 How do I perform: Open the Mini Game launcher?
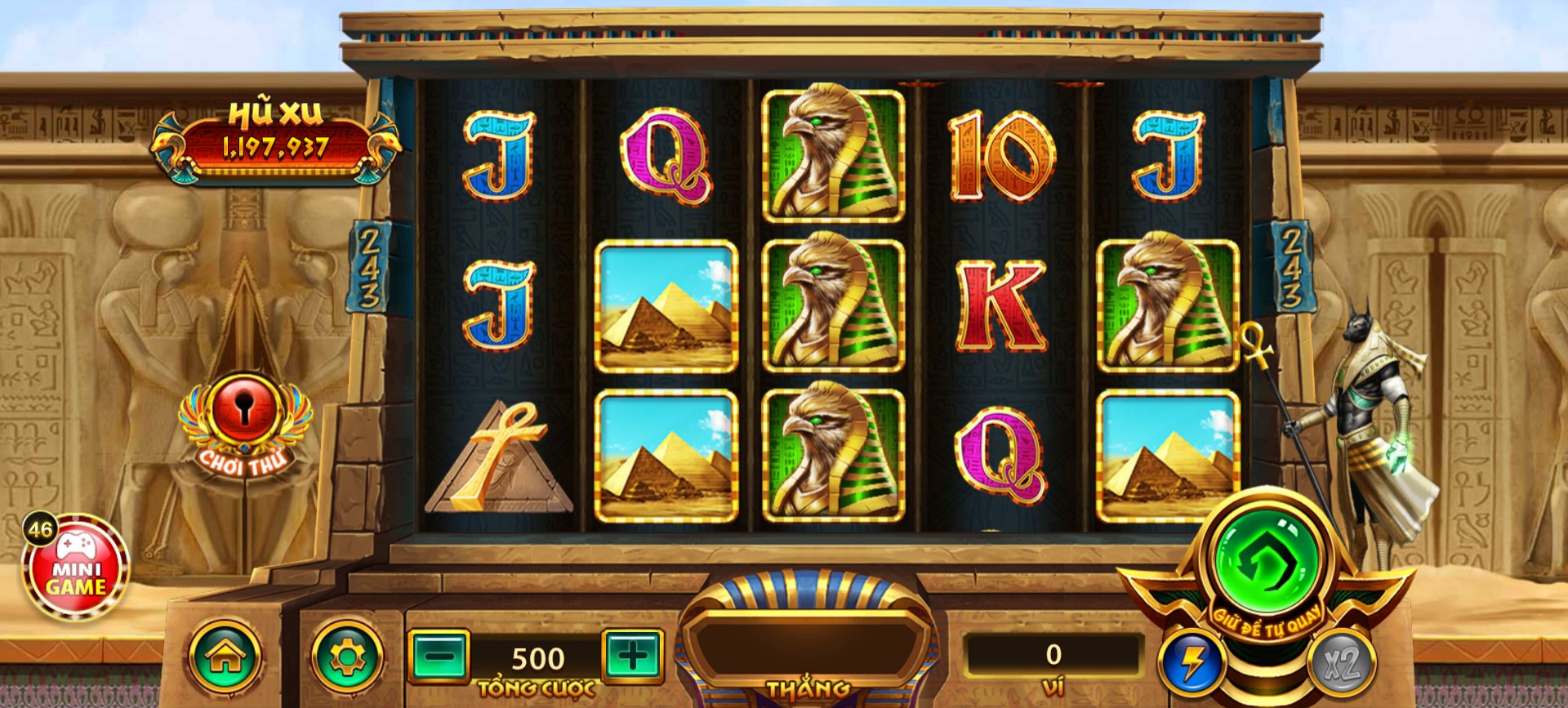75,568
